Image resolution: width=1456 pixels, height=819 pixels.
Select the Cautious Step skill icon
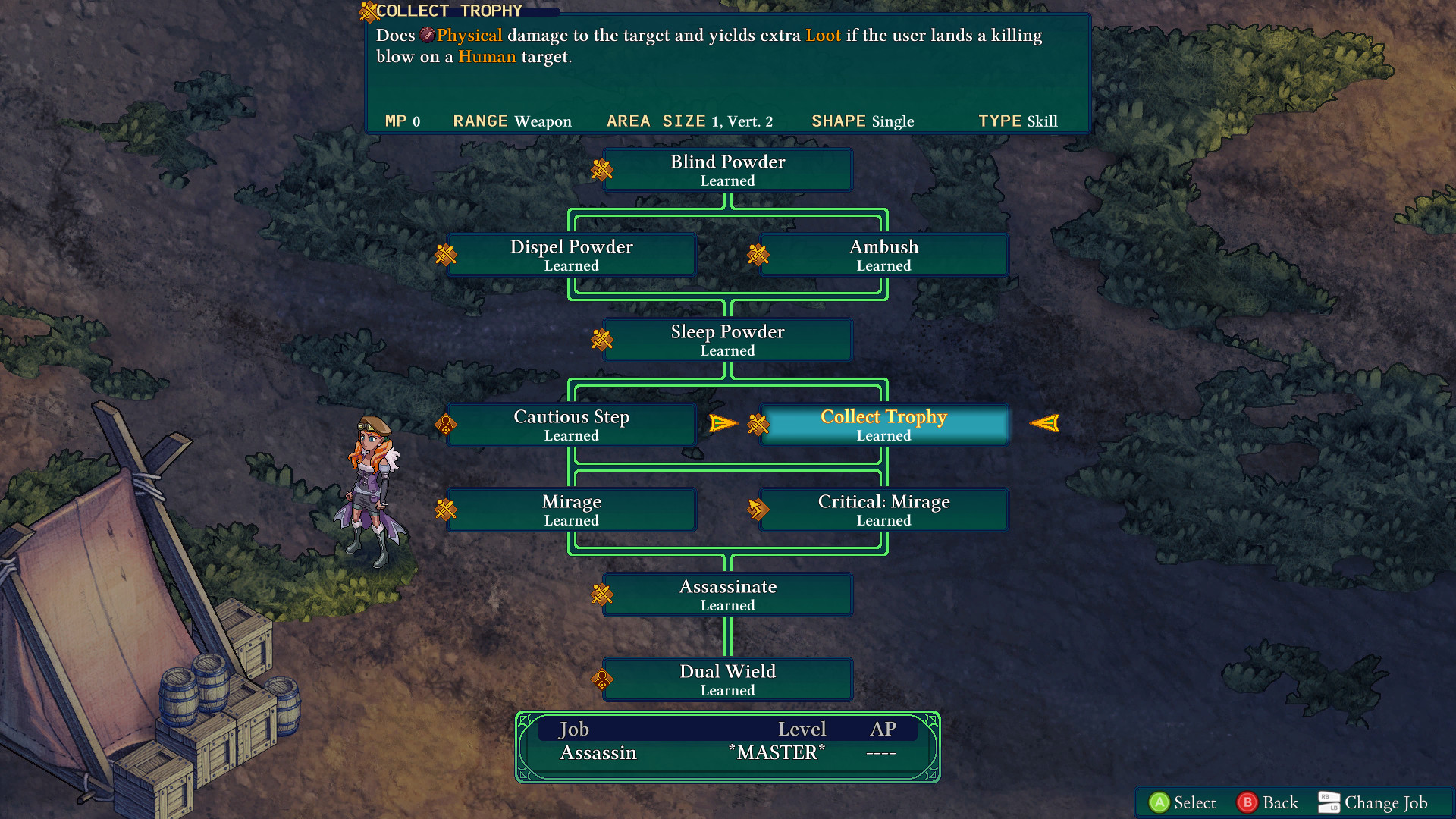(446, 425)
